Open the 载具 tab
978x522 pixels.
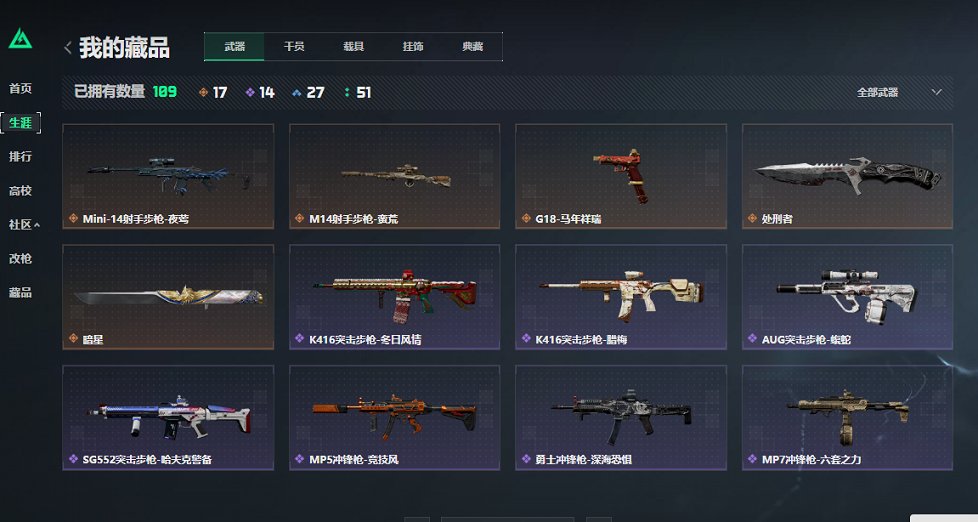coord(353,47)
